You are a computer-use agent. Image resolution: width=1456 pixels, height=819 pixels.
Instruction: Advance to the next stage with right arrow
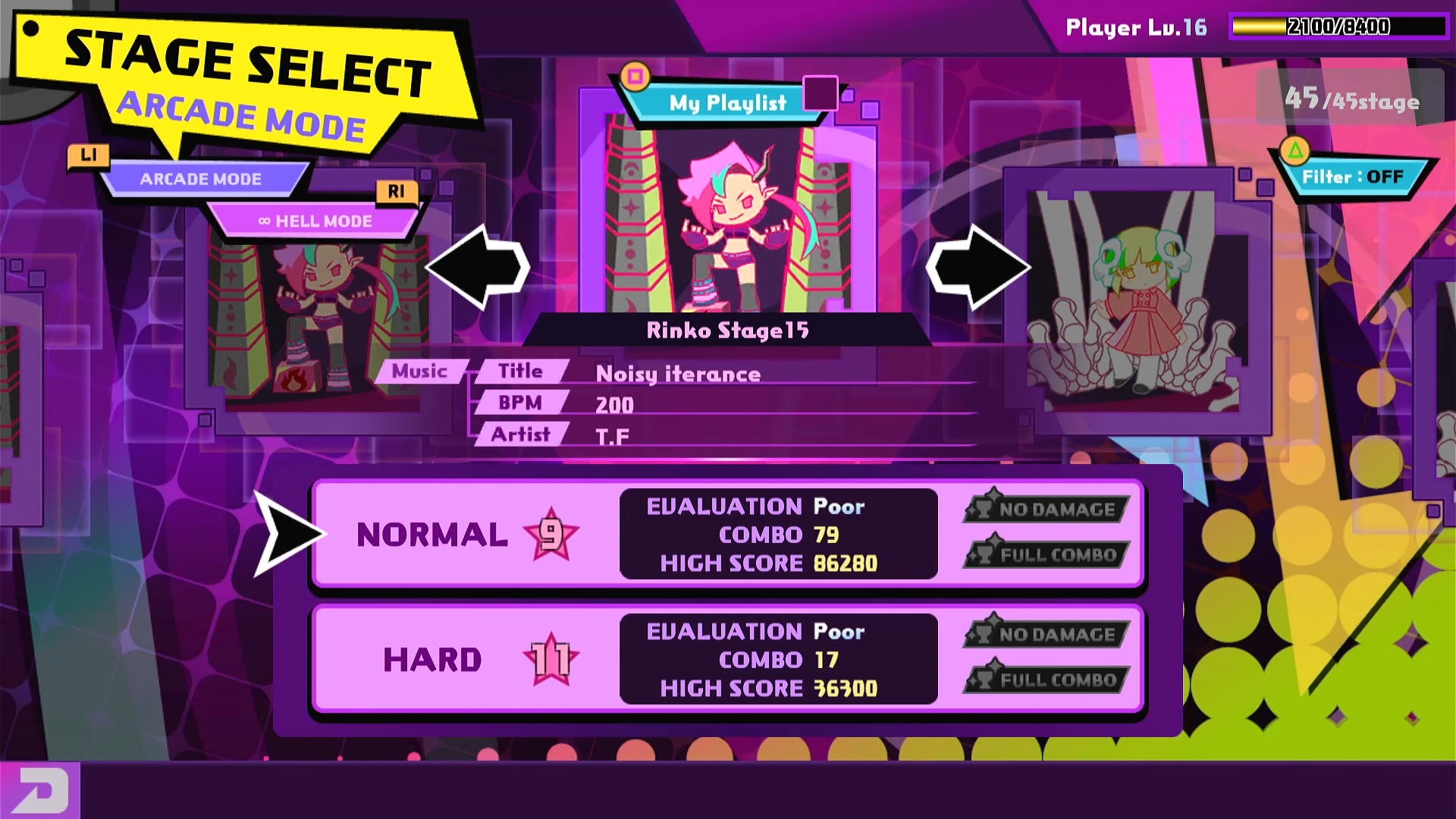pos(978,267)
